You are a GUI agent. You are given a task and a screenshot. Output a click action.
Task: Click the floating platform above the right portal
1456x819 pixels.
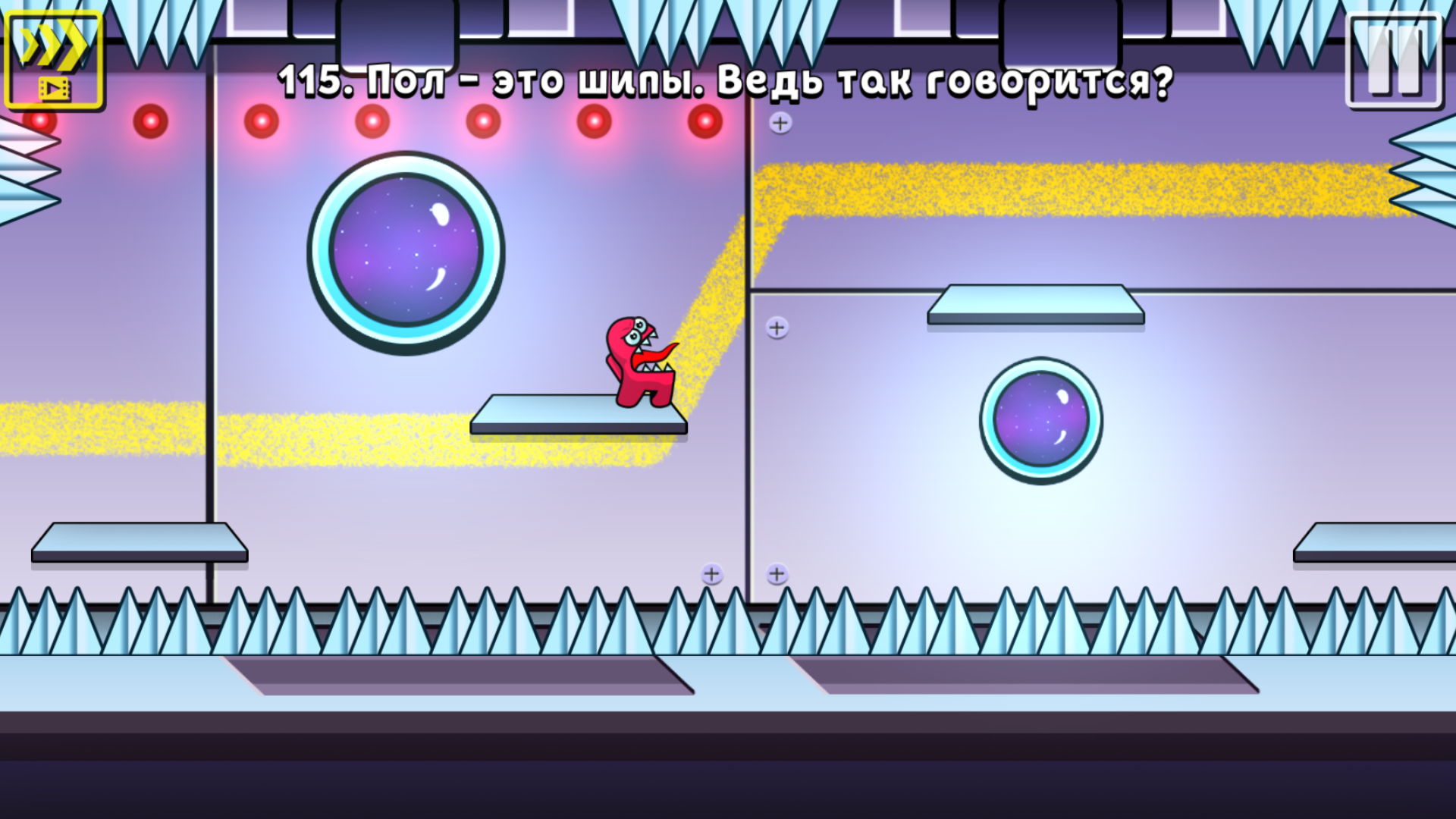point(1035,303)
